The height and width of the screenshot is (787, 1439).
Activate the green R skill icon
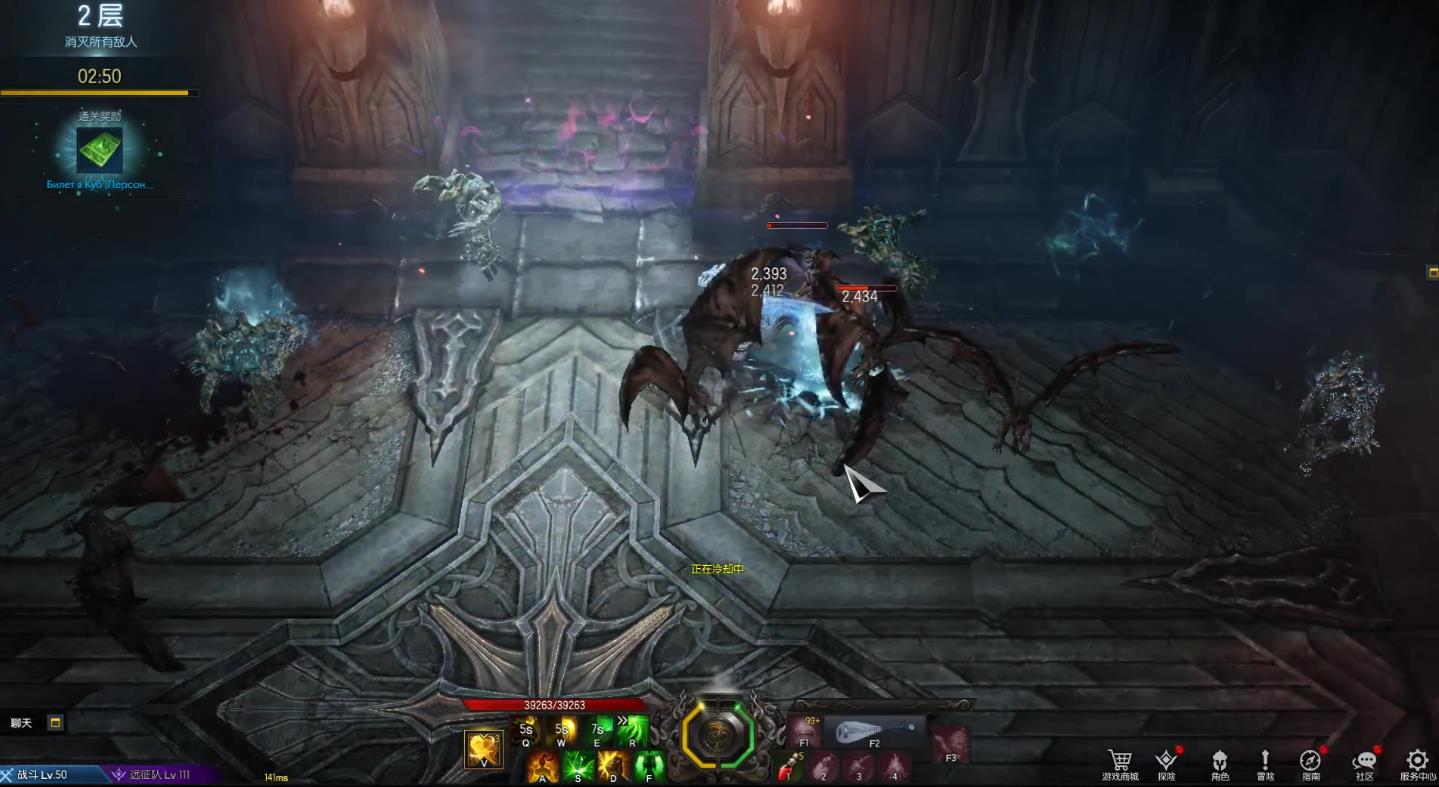(x=632, y=731)
